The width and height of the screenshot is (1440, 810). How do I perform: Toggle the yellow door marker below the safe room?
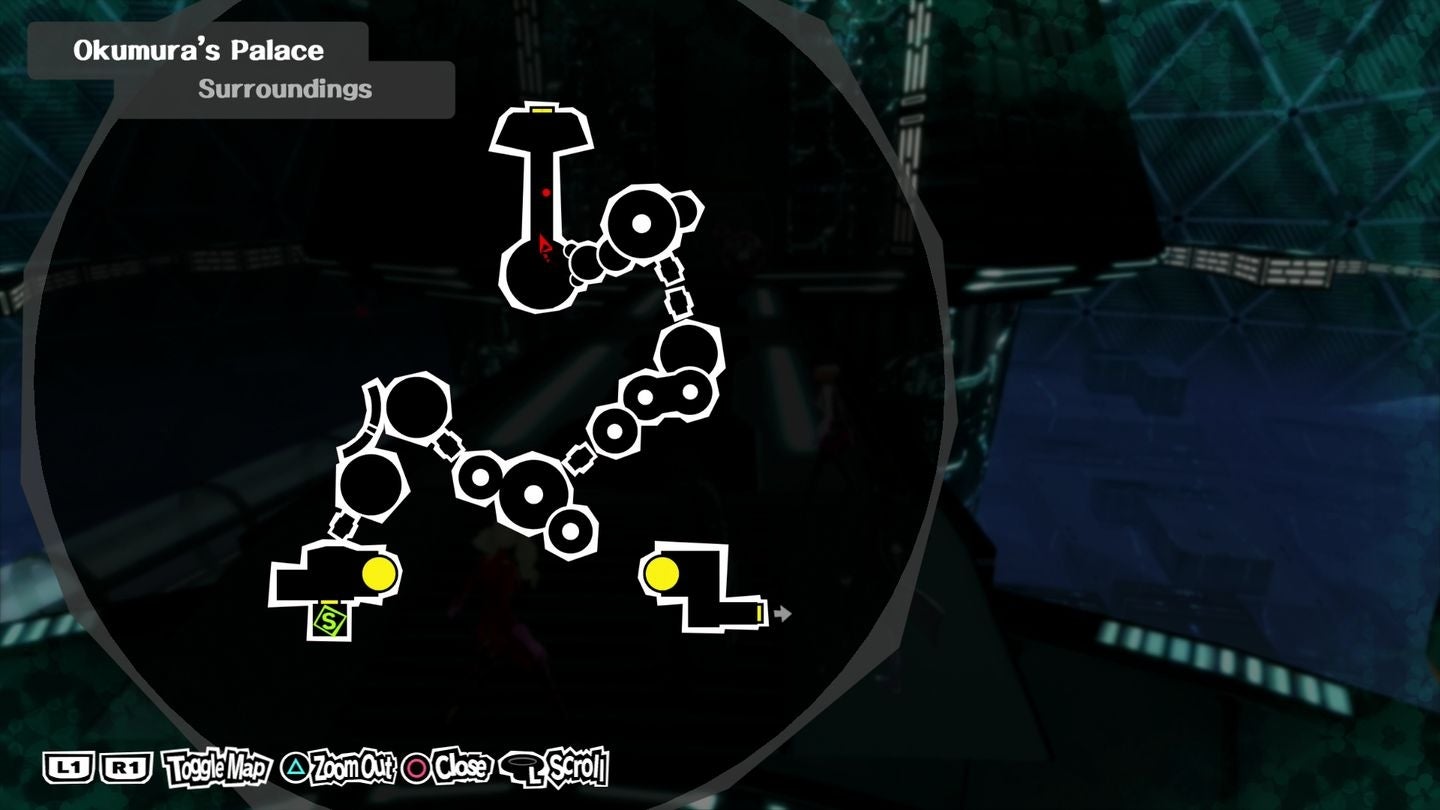tap(330, 601)
